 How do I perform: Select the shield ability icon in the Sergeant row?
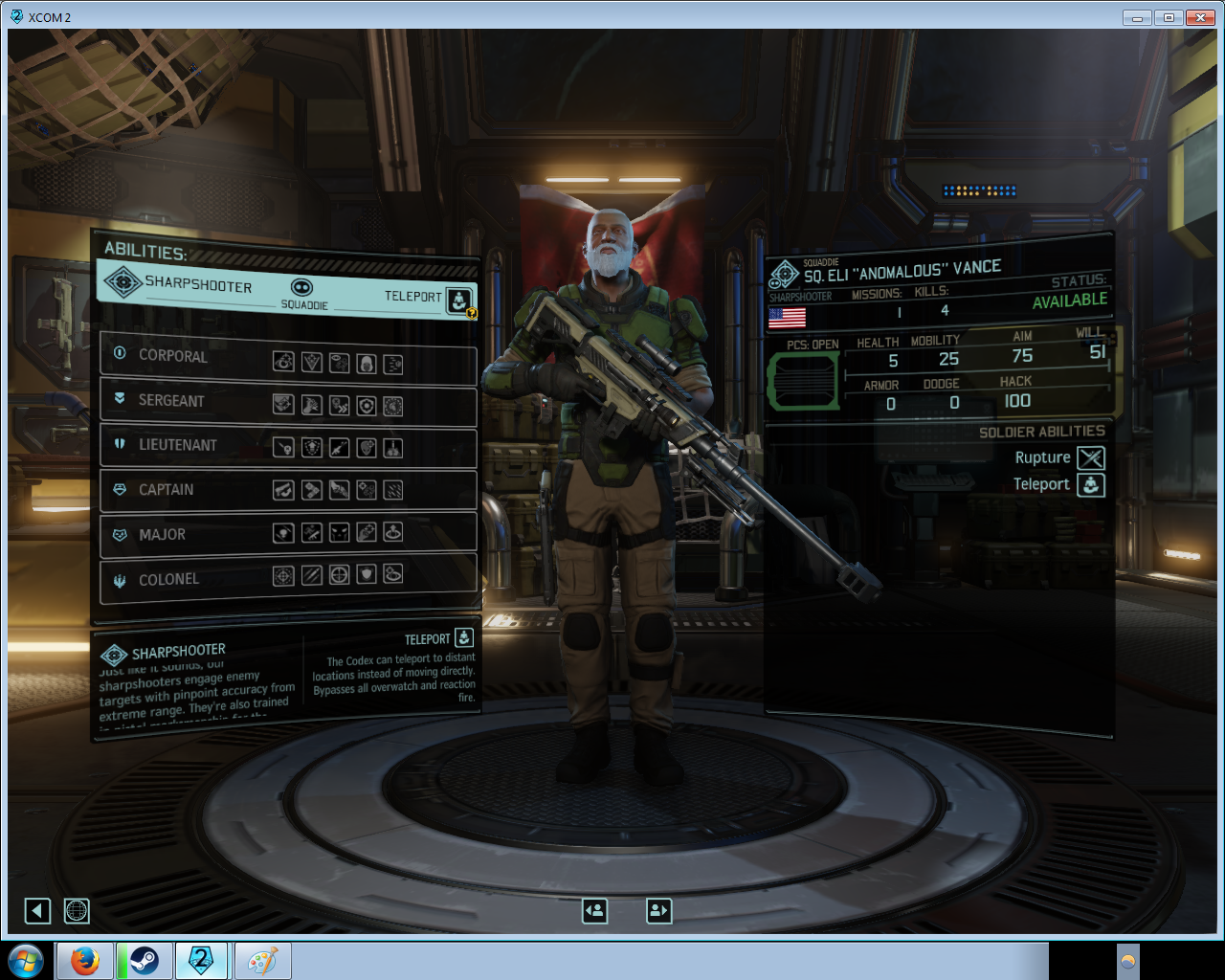click(x=367, y=405)
